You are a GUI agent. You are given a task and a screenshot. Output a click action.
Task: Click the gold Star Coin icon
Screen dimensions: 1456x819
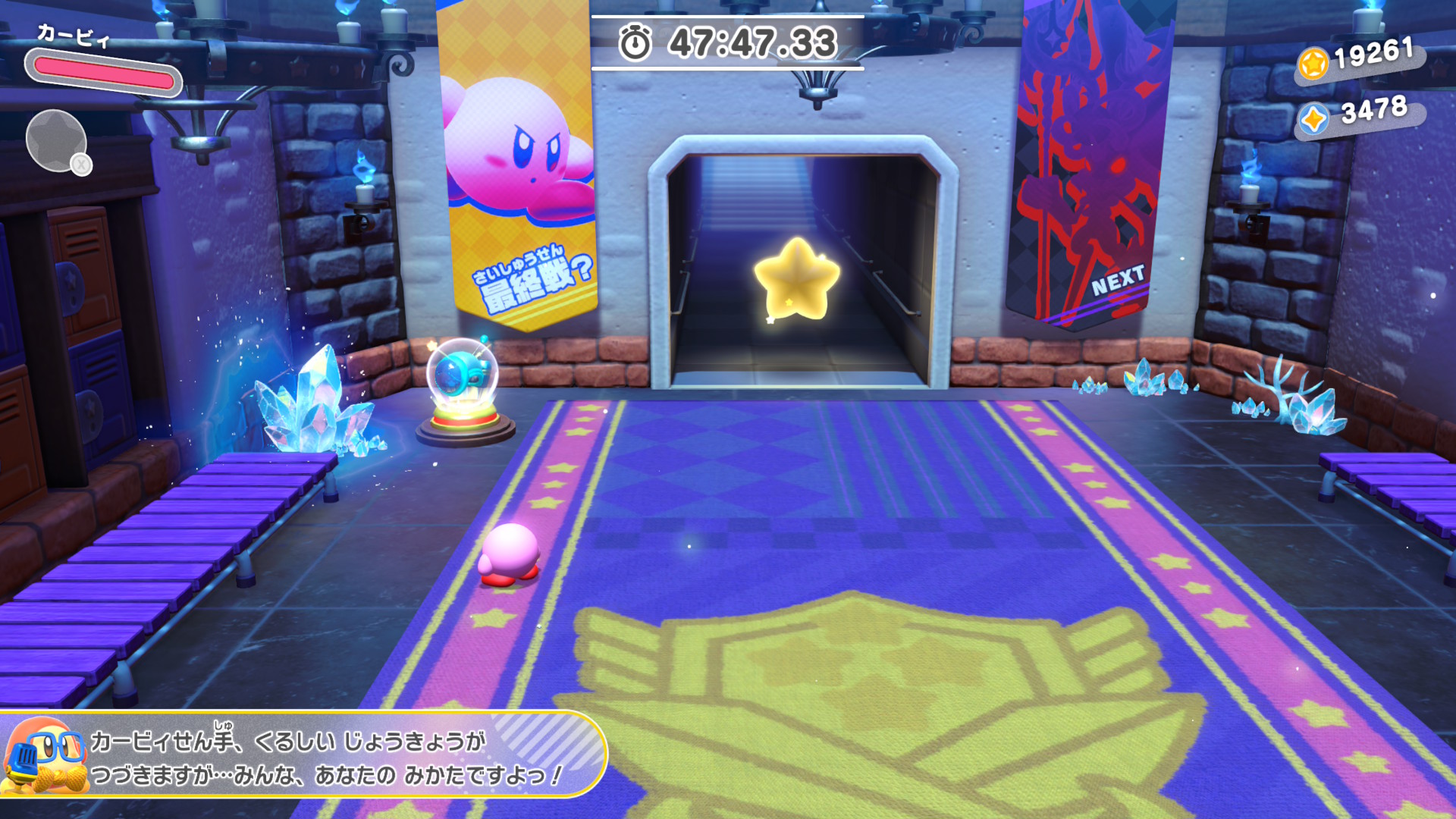[x=1313, y=64]
